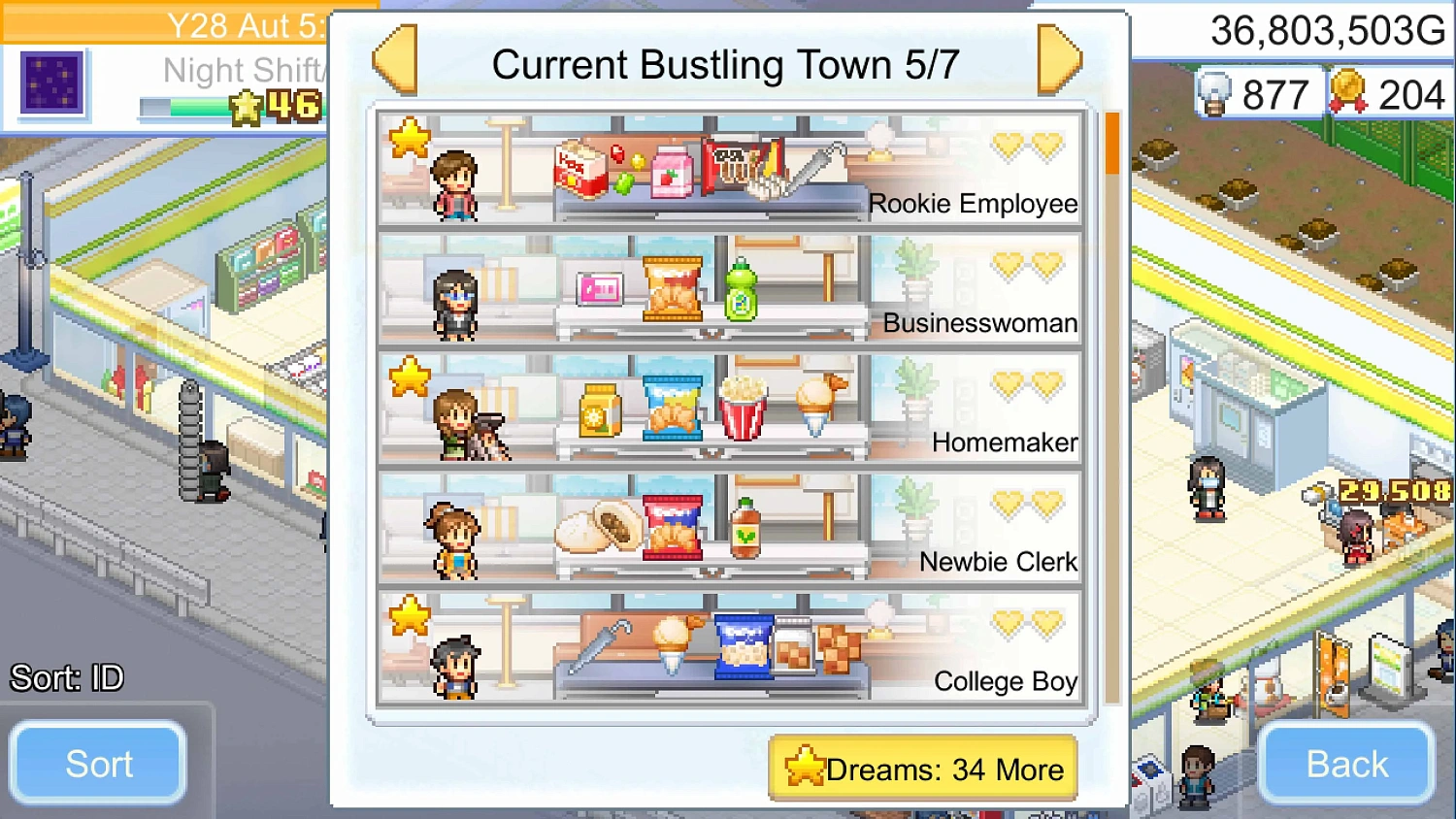
Task: Go back a page with the left arrow
Action: pos(394,60)
